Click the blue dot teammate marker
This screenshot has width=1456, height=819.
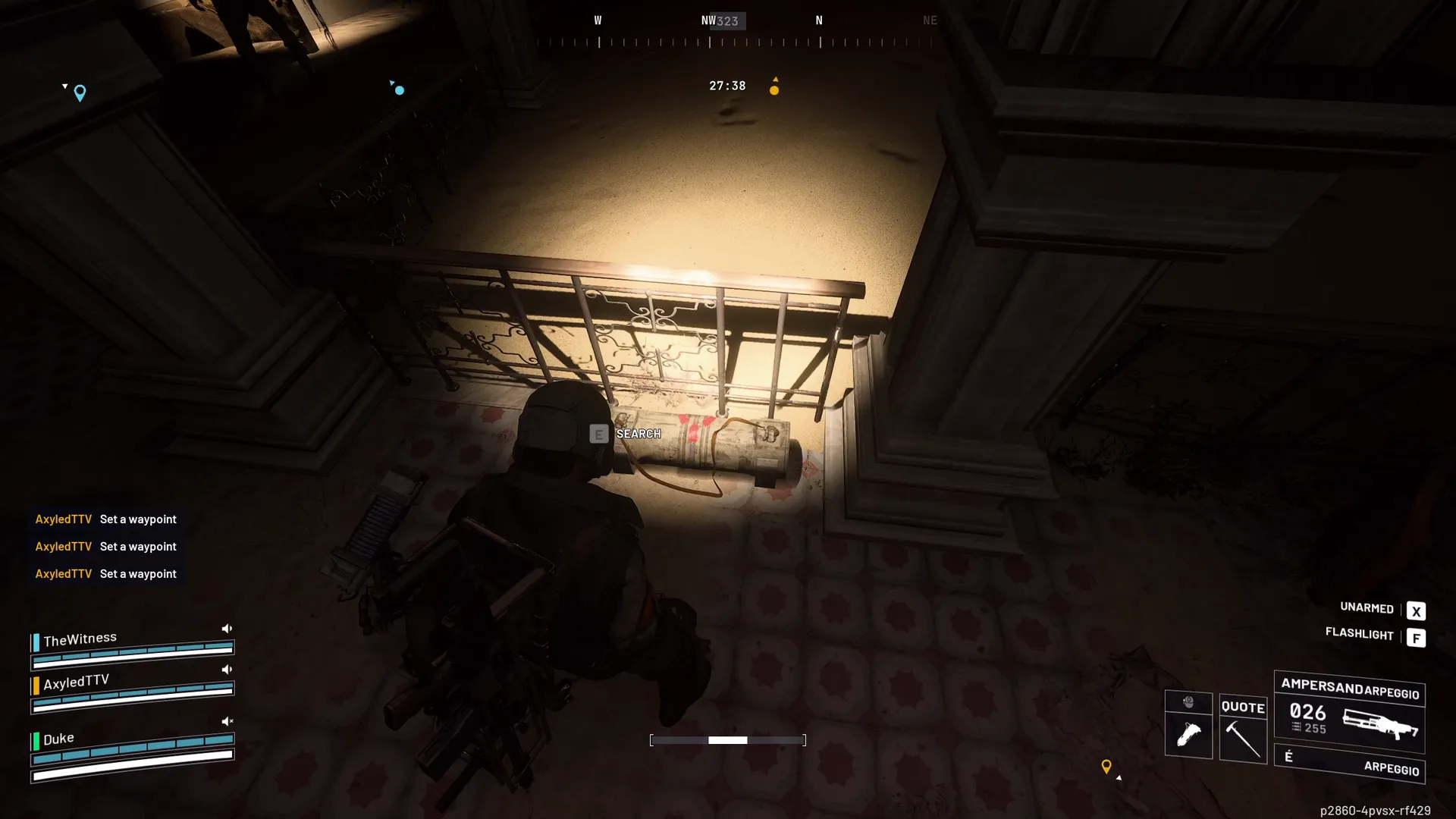pos(400,90)
